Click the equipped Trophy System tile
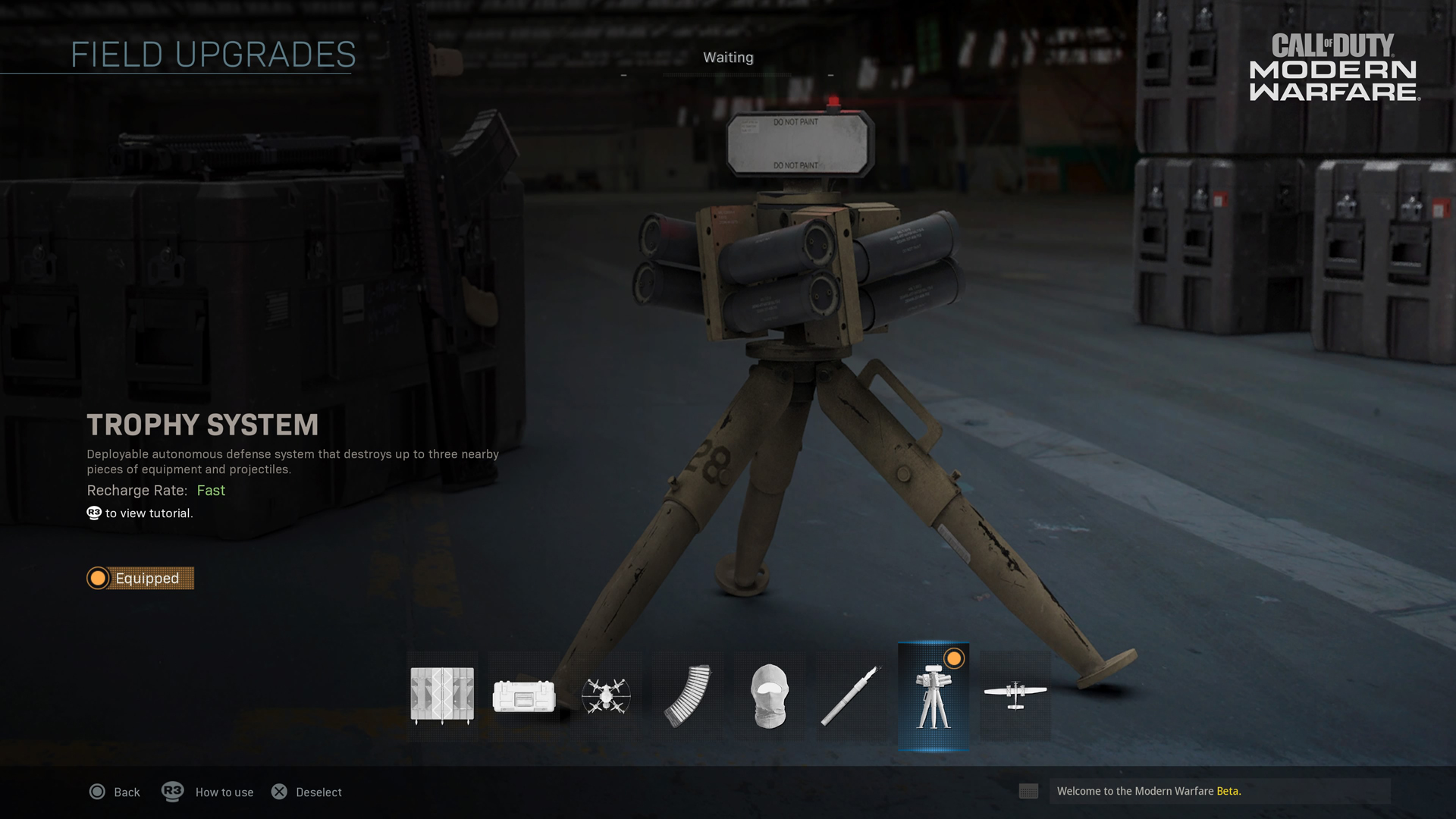This screenshot has height=819, width=1456. pos(934,696)
